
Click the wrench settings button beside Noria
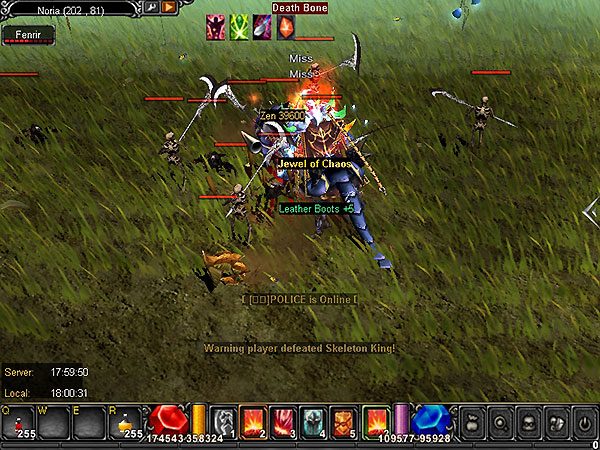tap(151, 7)
